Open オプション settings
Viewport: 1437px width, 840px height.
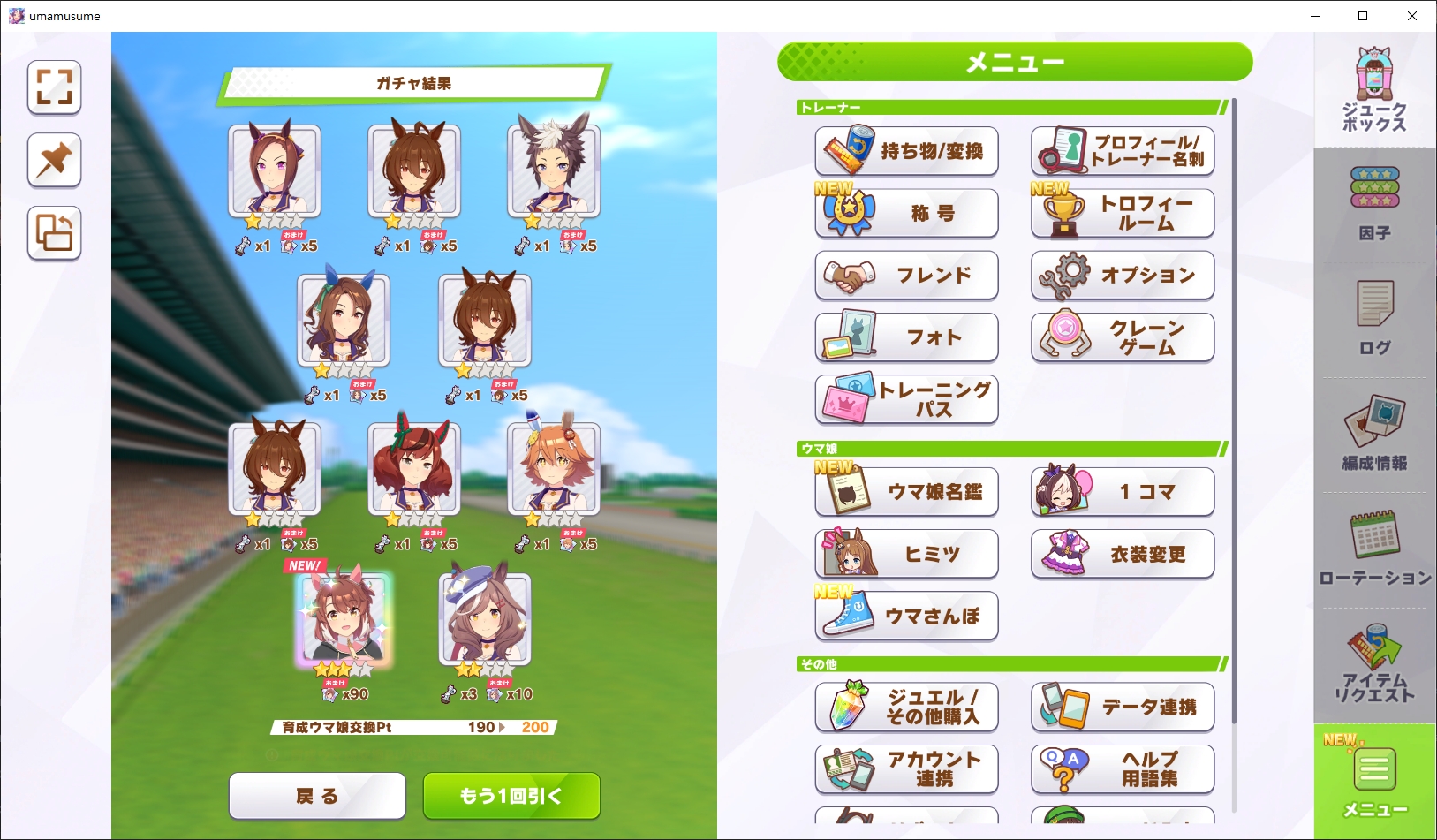click(x=1123, y=275)
